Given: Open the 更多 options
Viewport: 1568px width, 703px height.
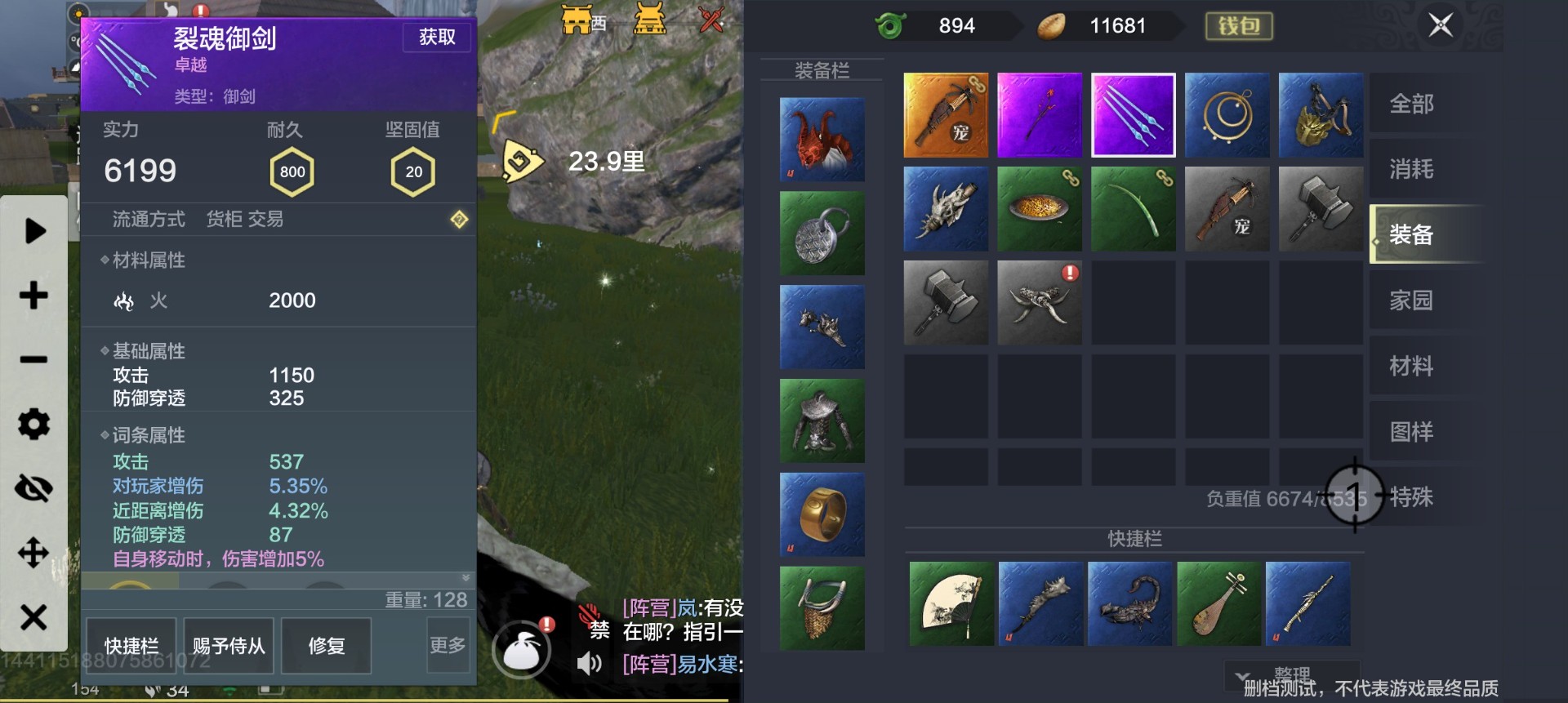Looking at the screenshot, I should 448,645.
